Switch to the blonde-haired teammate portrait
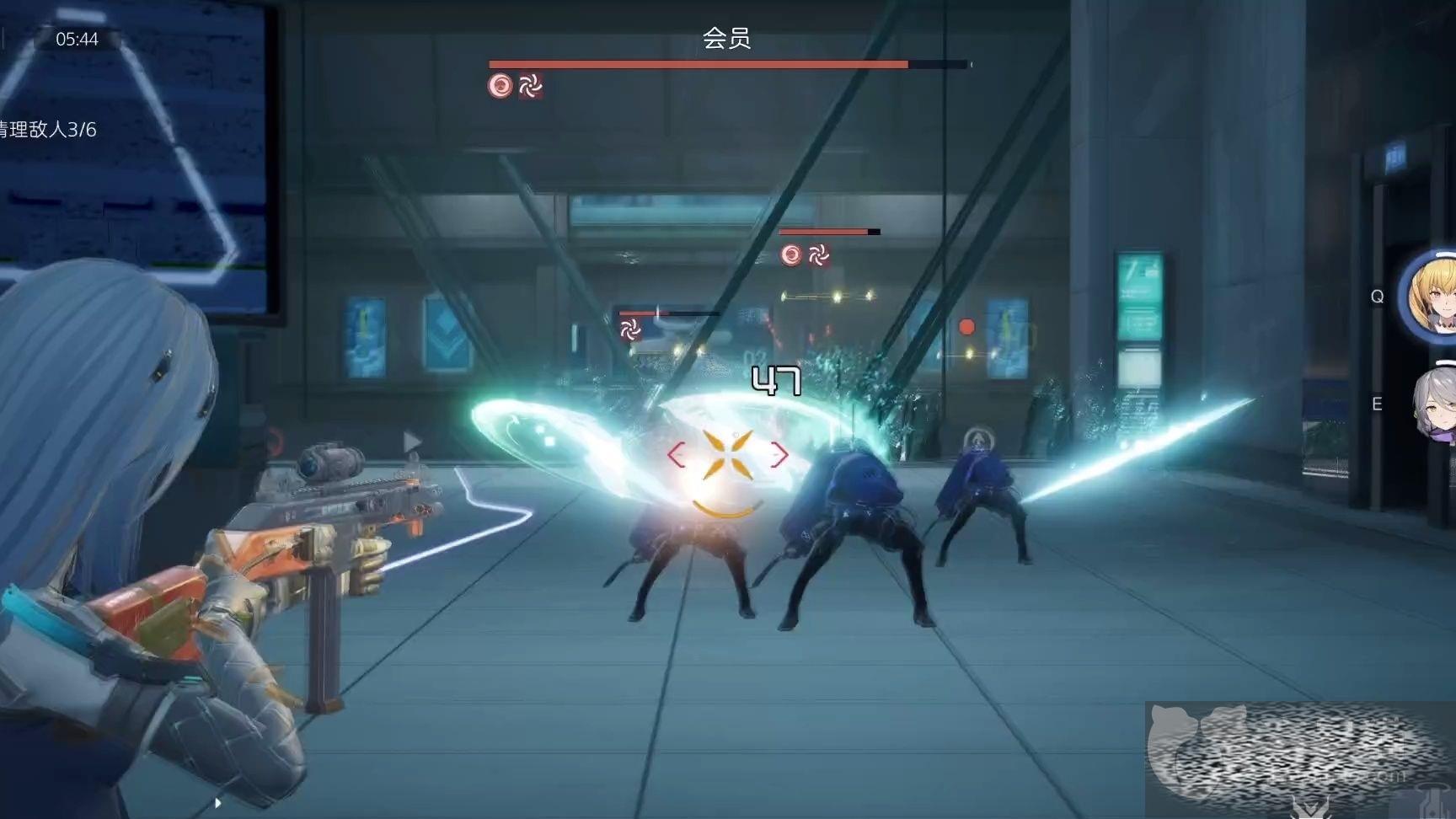The width and height of the screenshot is (1456, 819). 1432,296
